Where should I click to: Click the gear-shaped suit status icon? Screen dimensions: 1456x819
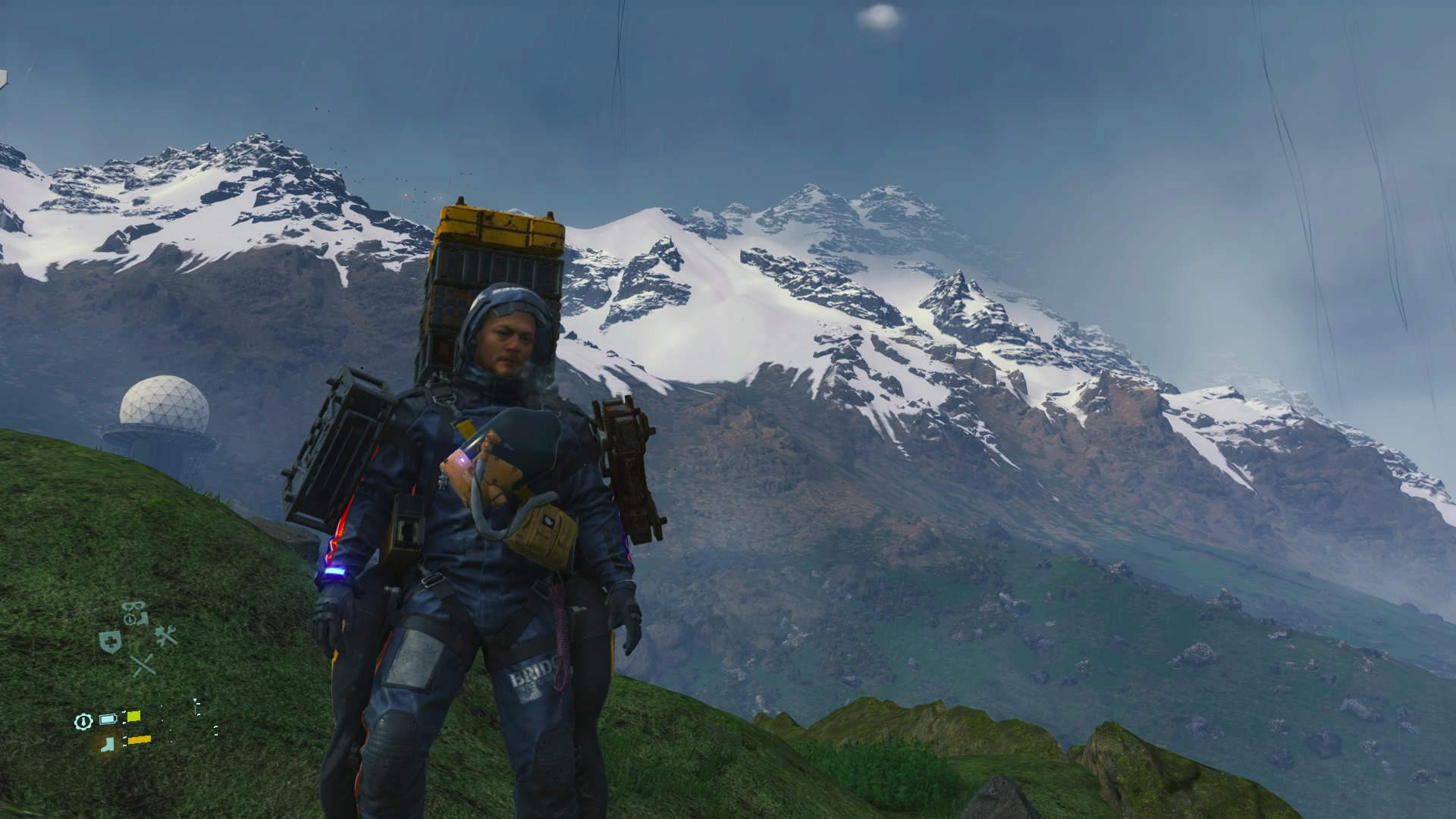83,720
